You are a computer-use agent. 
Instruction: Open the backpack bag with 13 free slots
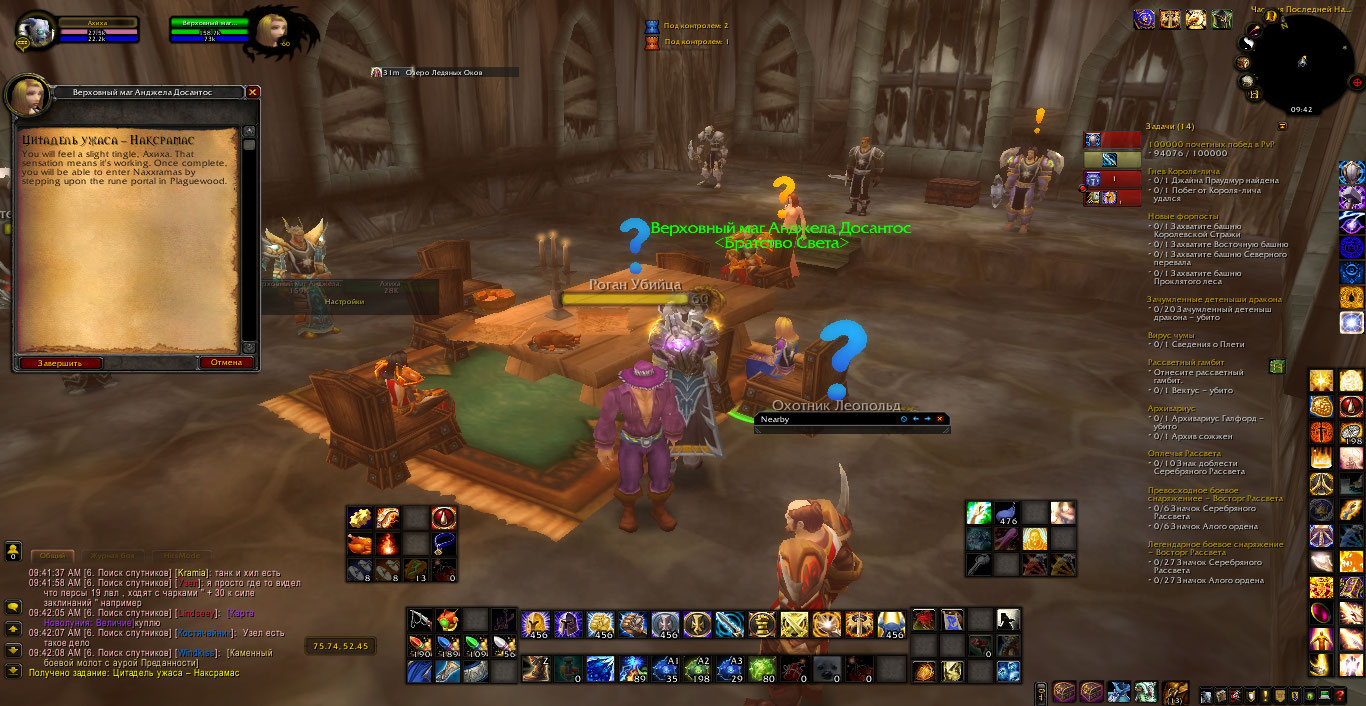click(x=1176, y=691)
